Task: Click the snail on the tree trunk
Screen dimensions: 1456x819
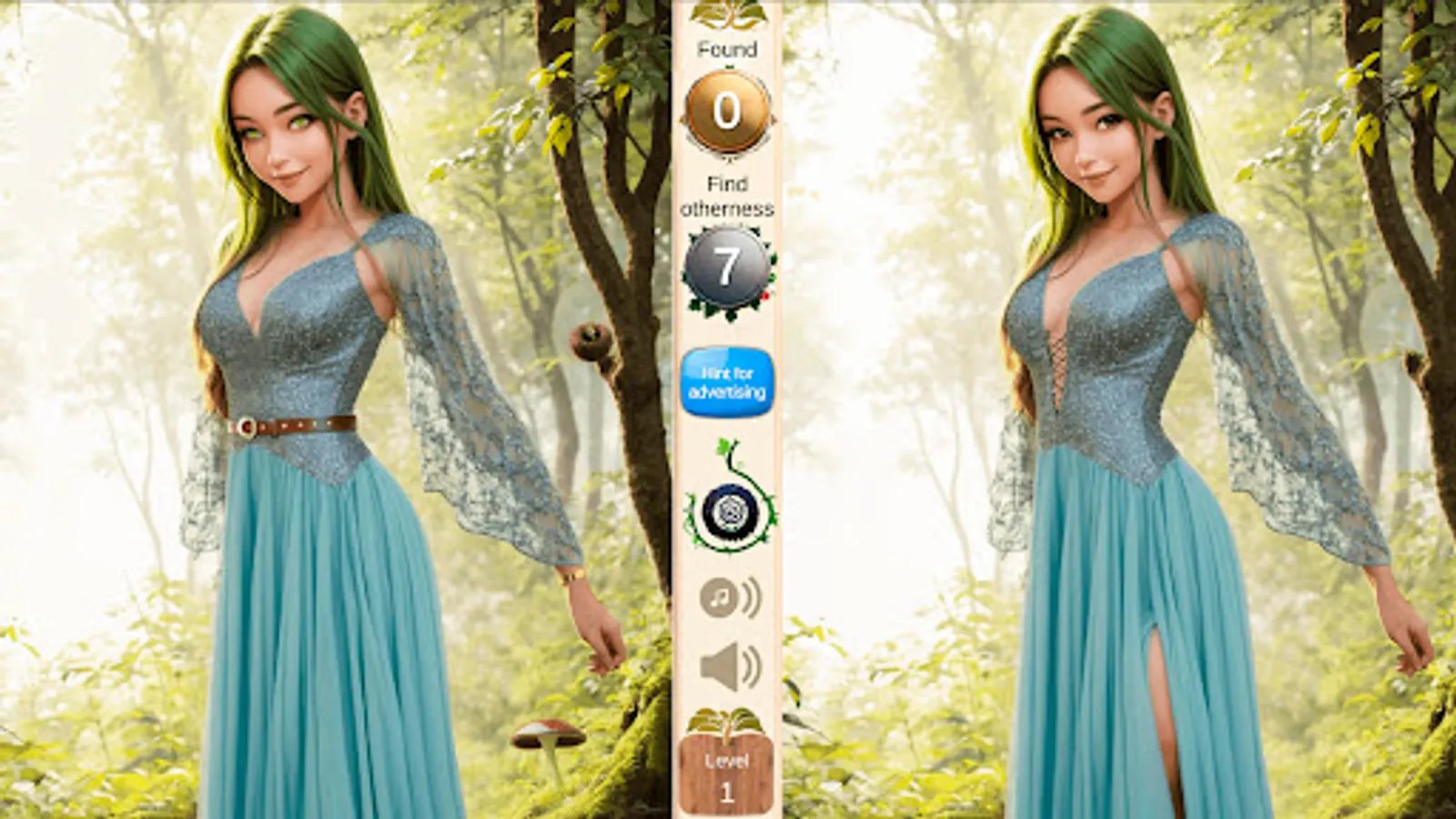Action: point(591,341)
